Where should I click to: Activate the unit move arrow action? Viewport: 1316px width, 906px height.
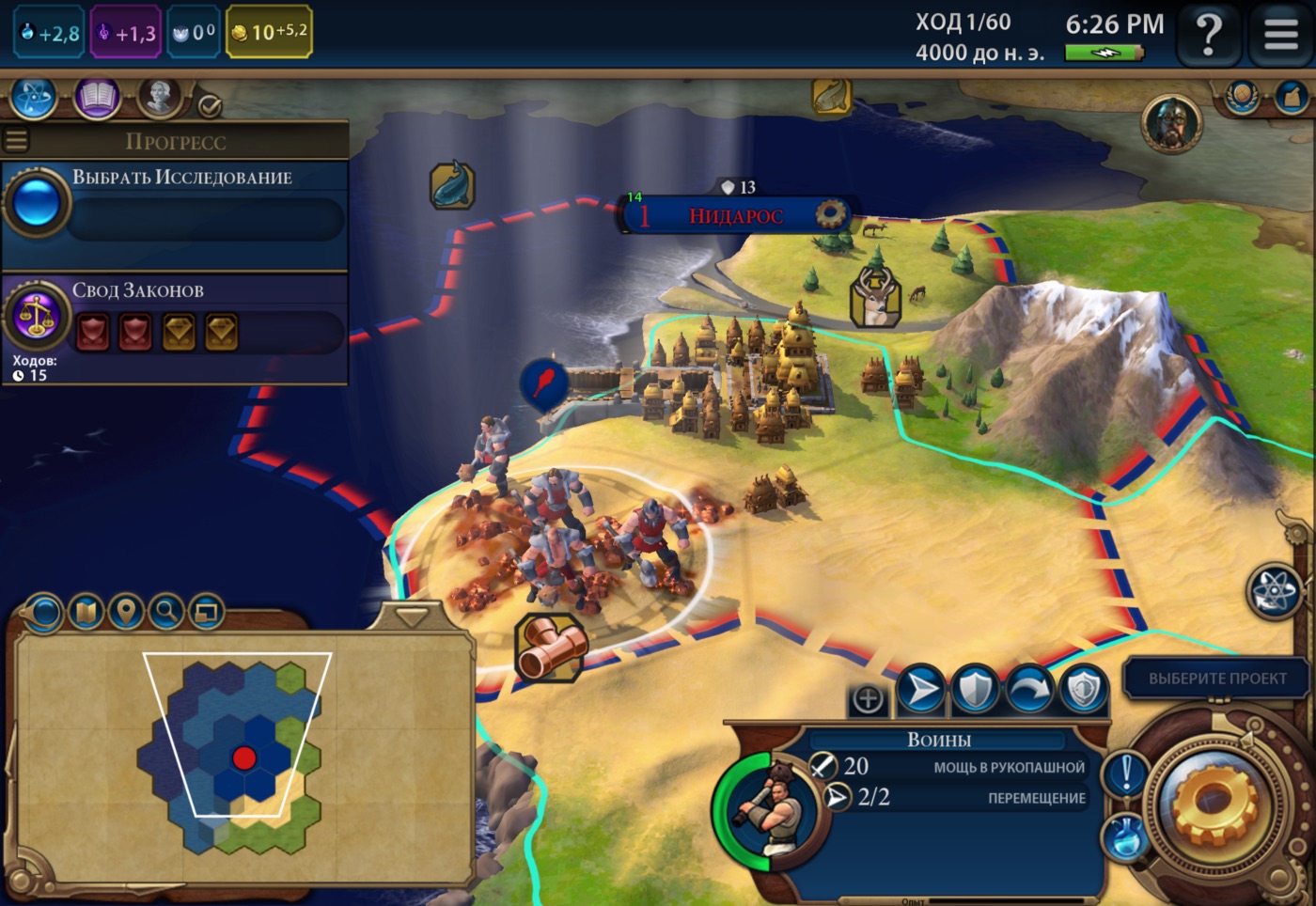coord(920,691)
